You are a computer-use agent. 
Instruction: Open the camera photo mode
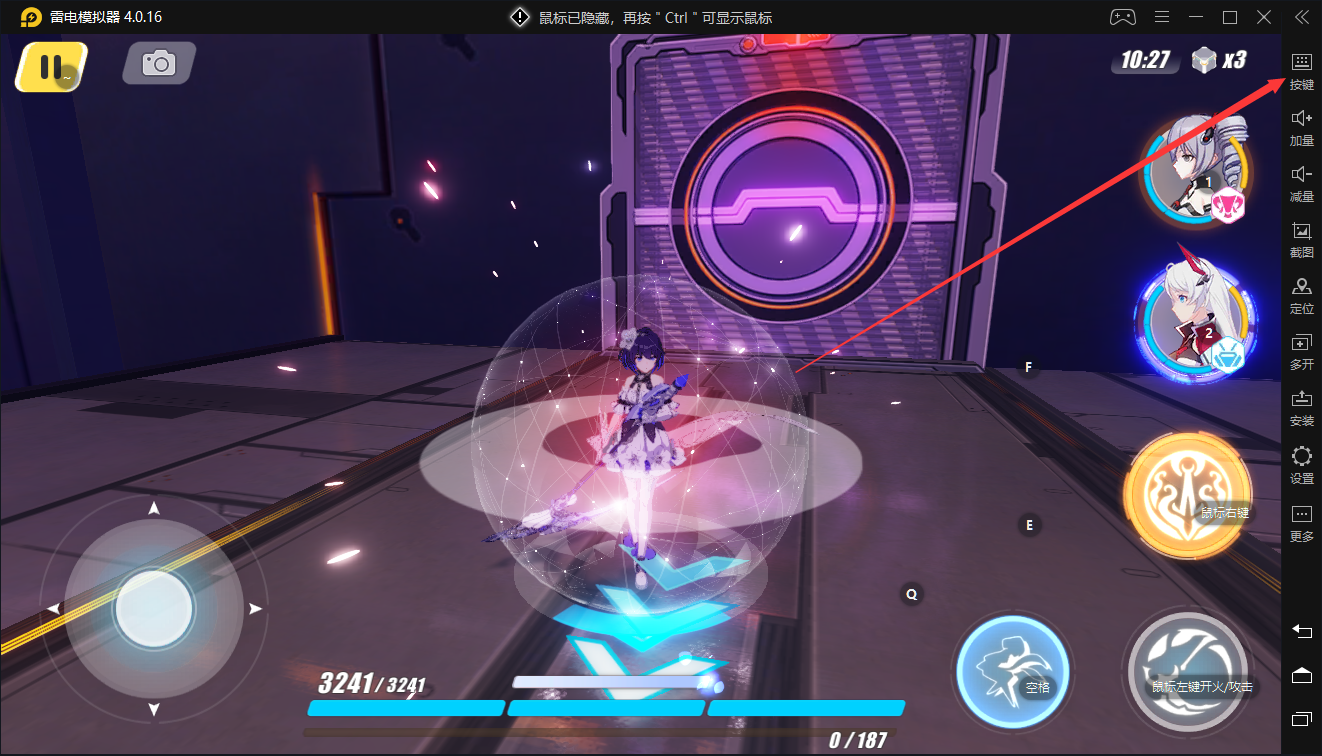[158, 64]
